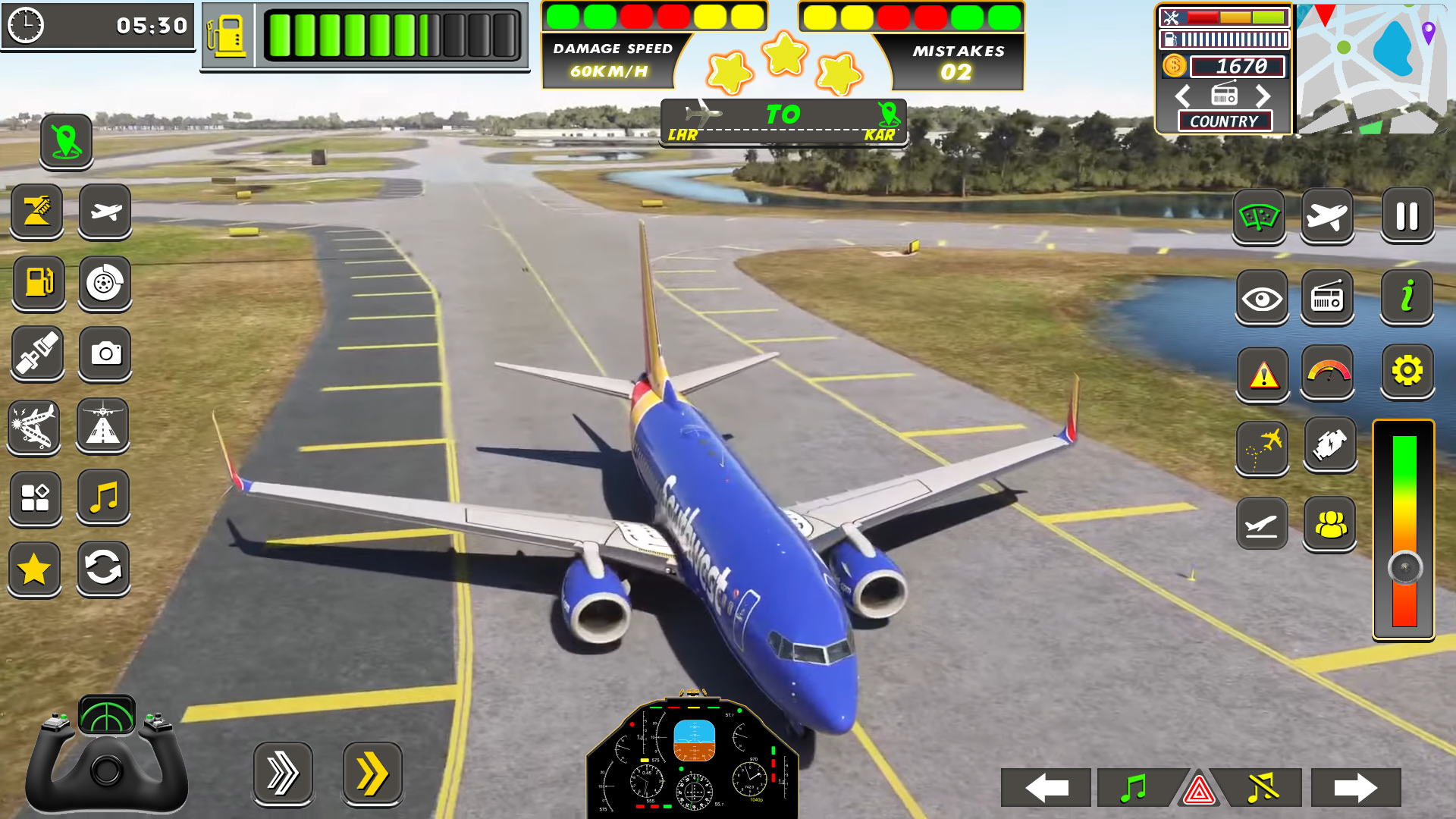Viewport: 1456px width, 819px height.
Task: Open the music note icon
Action: (105, 497)
